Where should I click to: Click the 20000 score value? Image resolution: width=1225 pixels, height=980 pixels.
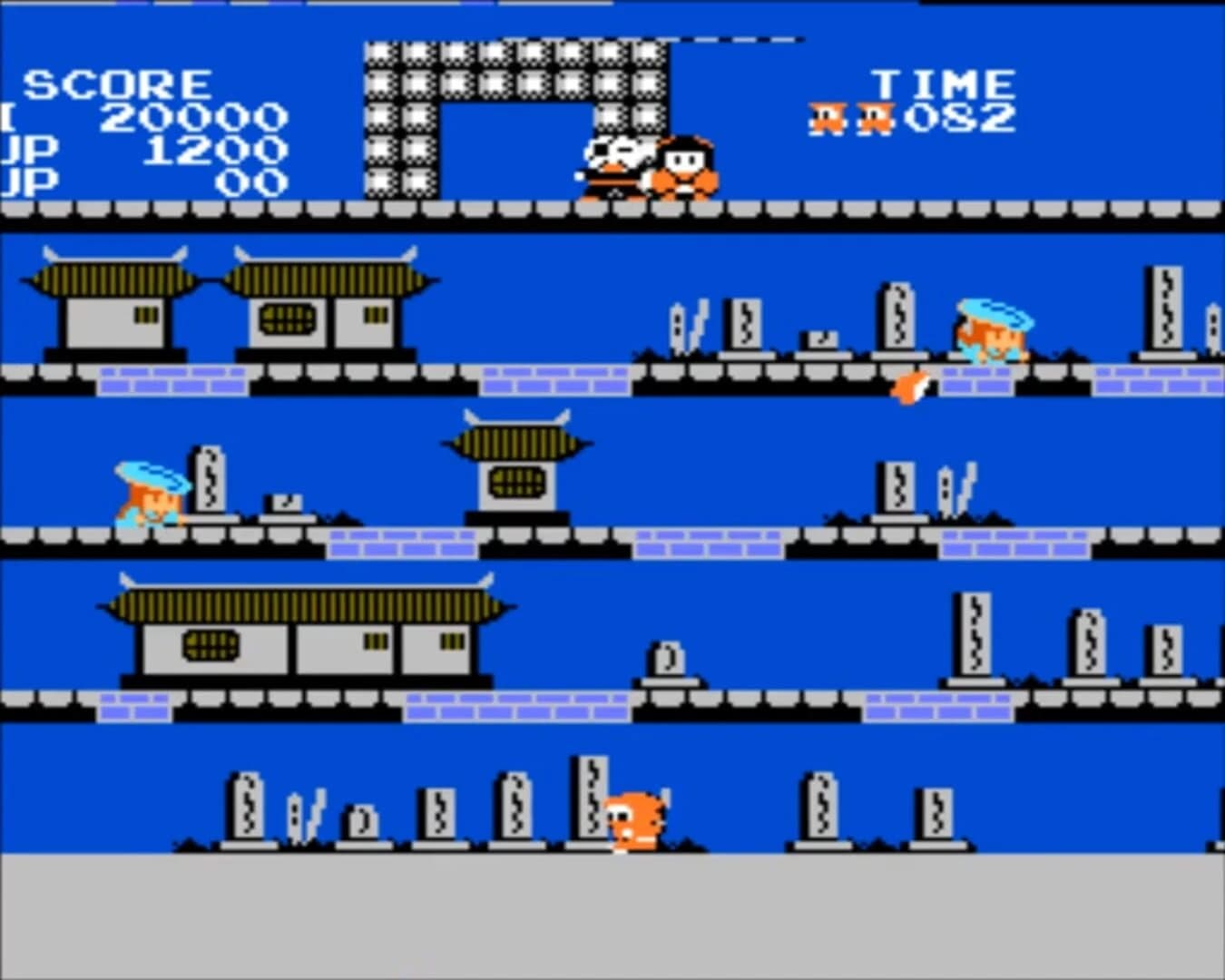[x=195, y=116]
